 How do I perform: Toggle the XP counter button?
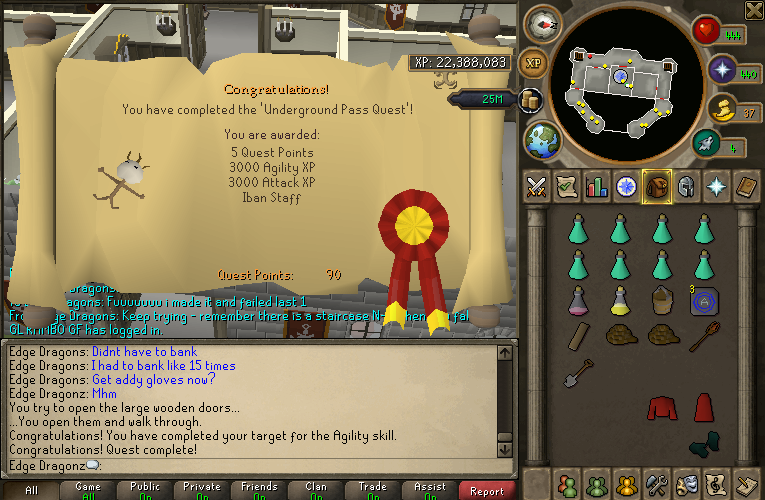tap(534, 61)
